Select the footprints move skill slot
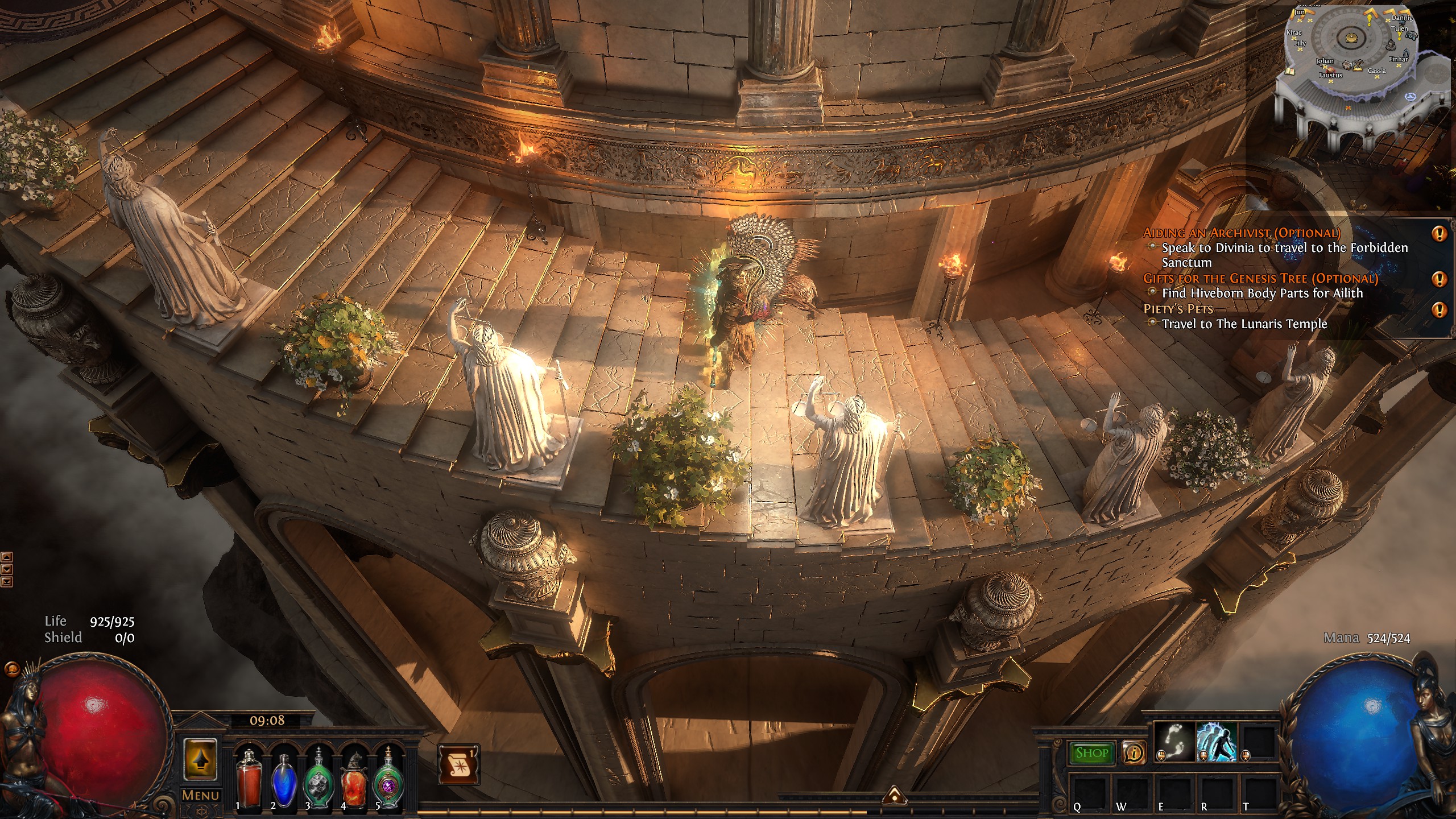This screenshot has width=1456, height=819. point(1174,741)
